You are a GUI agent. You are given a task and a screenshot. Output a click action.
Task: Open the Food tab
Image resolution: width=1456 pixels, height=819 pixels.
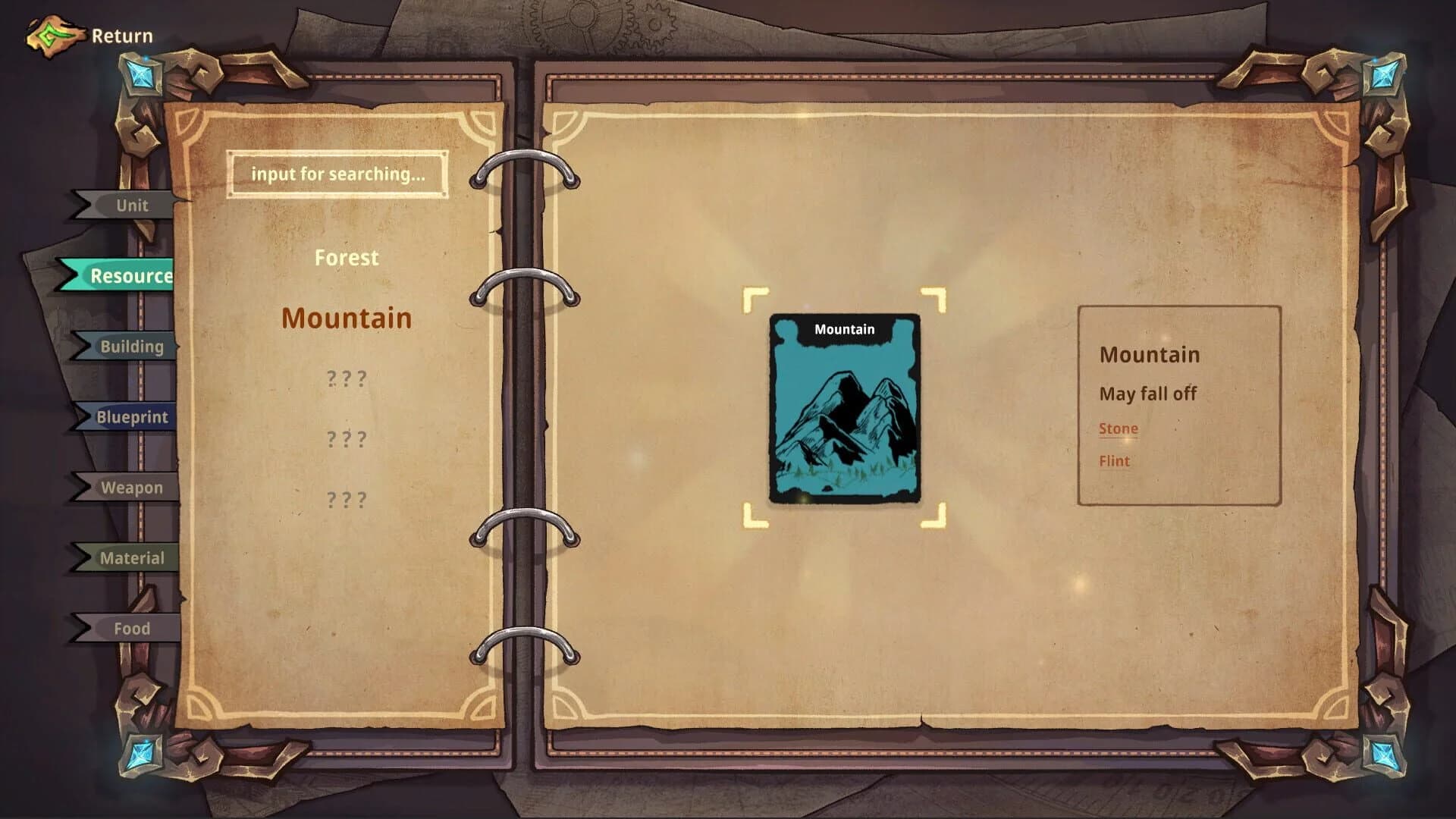tap(133, 629)
